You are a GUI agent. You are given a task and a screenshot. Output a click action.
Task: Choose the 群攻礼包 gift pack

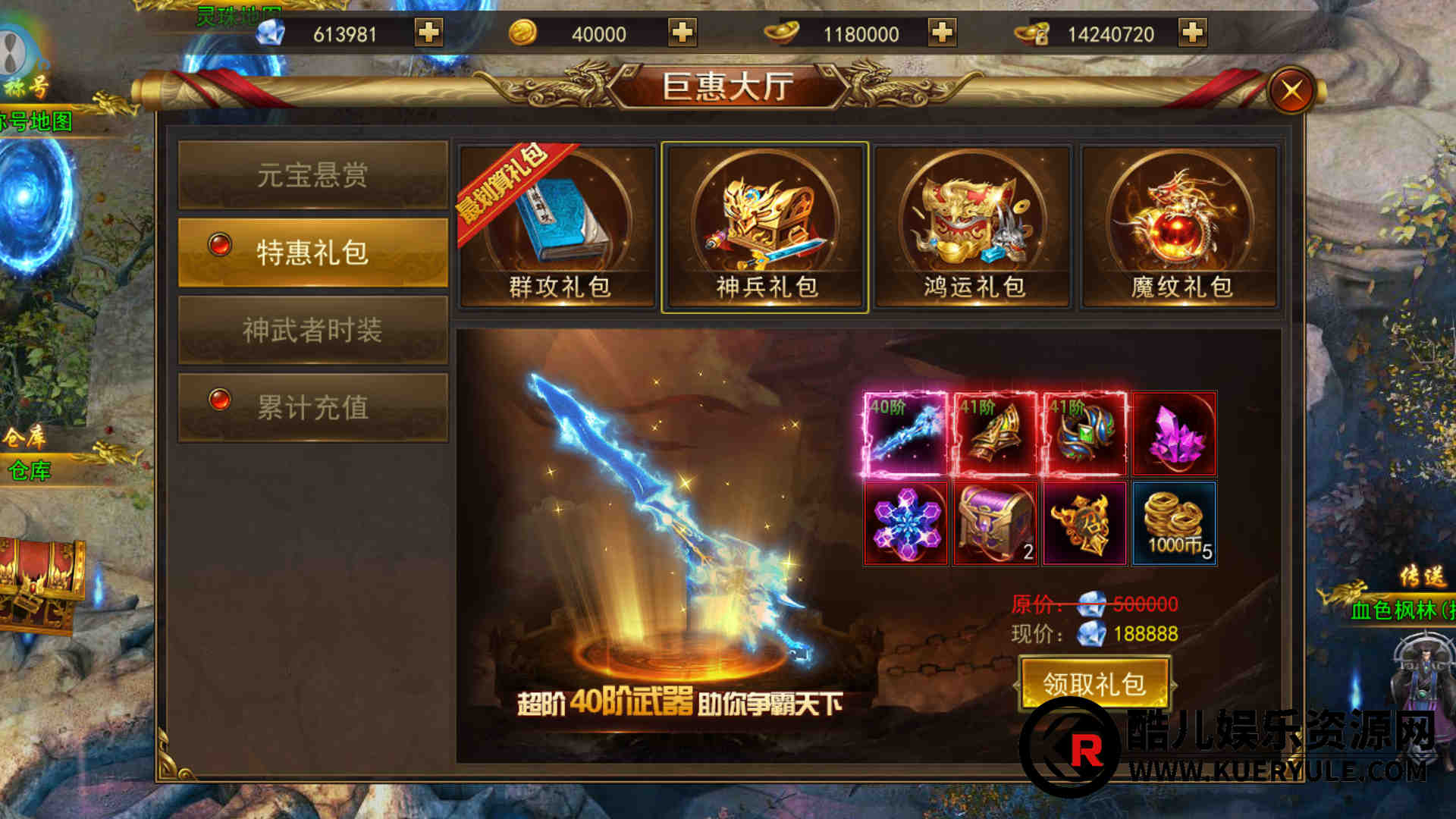click(557, 227)
